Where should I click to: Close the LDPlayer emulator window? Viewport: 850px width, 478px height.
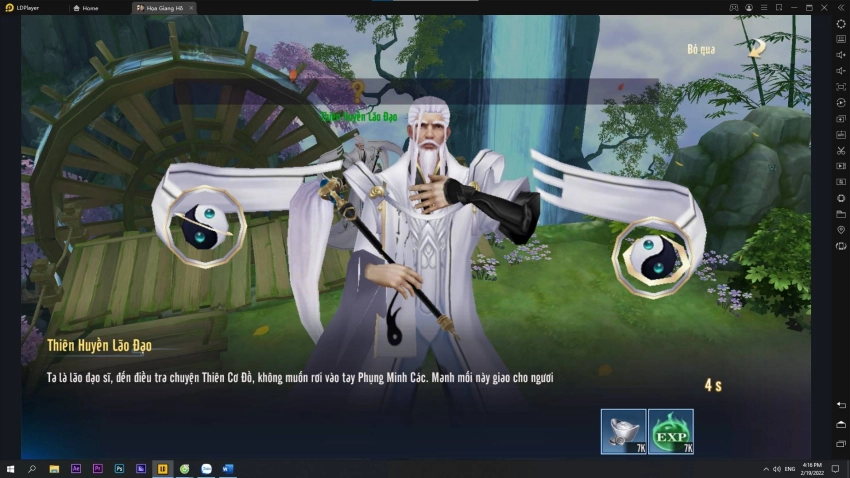(x=825, y=7)
